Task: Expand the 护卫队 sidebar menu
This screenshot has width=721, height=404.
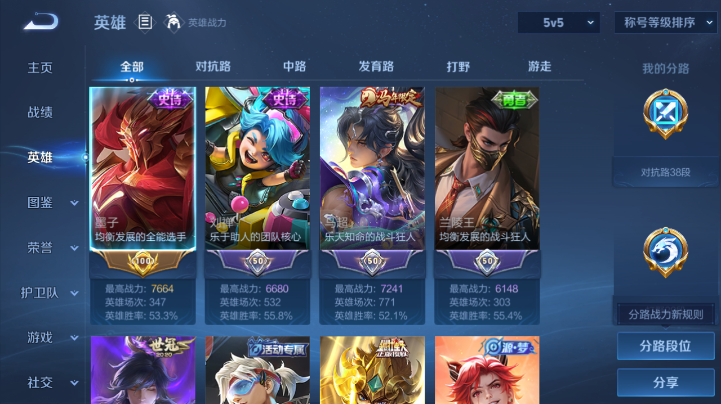Action: point(49,293)
